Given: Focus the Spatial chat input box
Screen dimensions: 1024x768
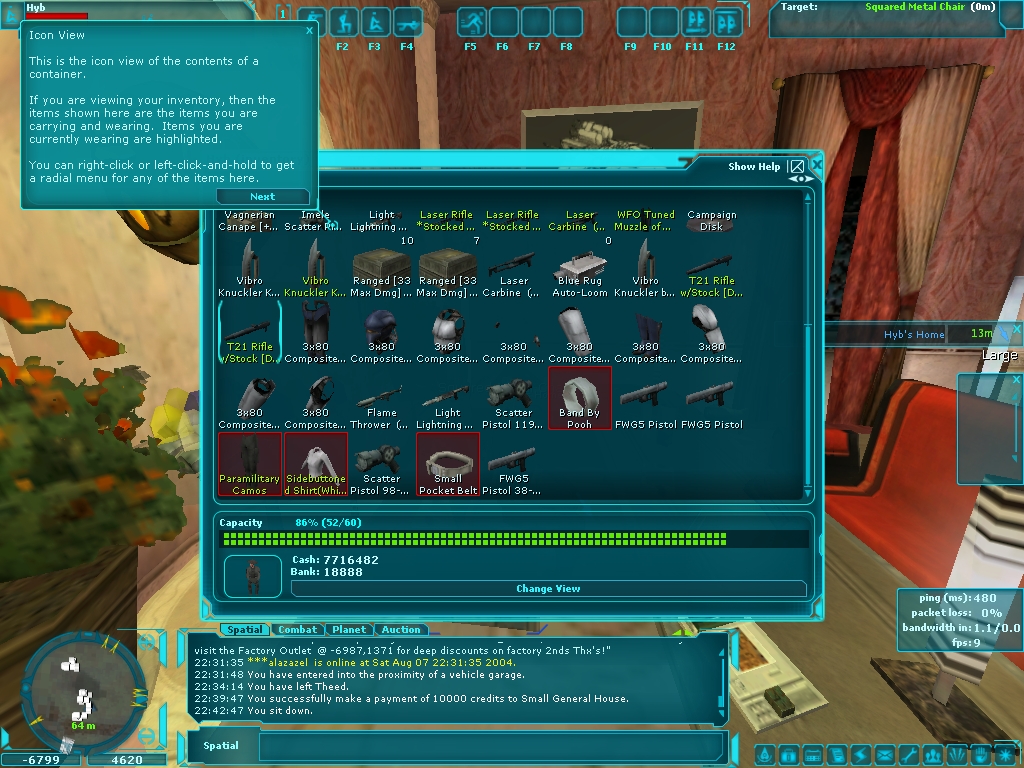Looking at the screenshot, I should (x=490, y=746).
